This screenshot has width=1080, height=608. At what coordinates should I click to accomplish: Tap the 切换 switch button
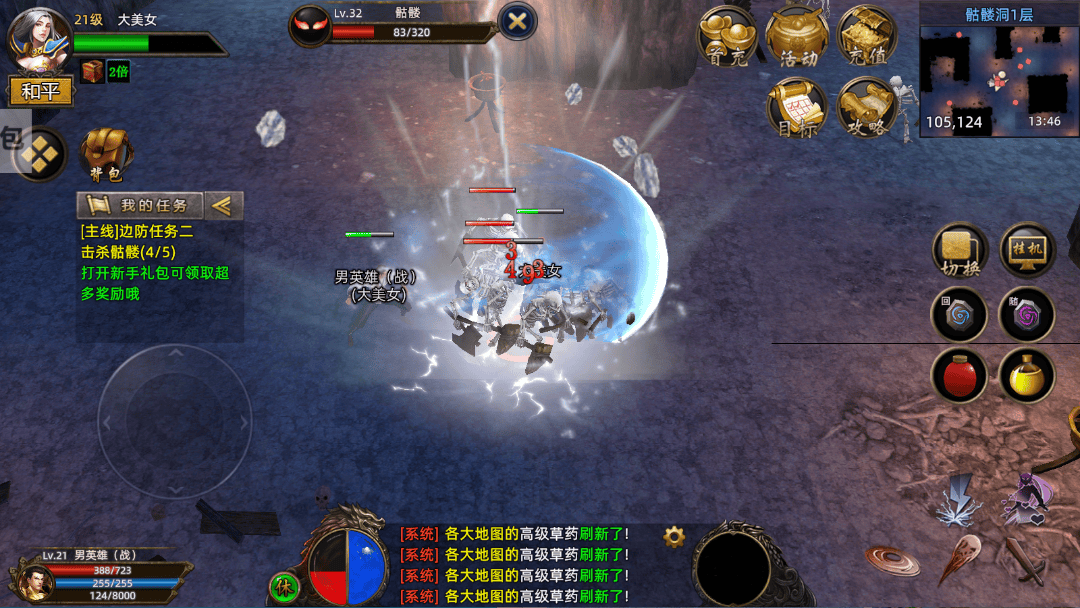(960, 250)
